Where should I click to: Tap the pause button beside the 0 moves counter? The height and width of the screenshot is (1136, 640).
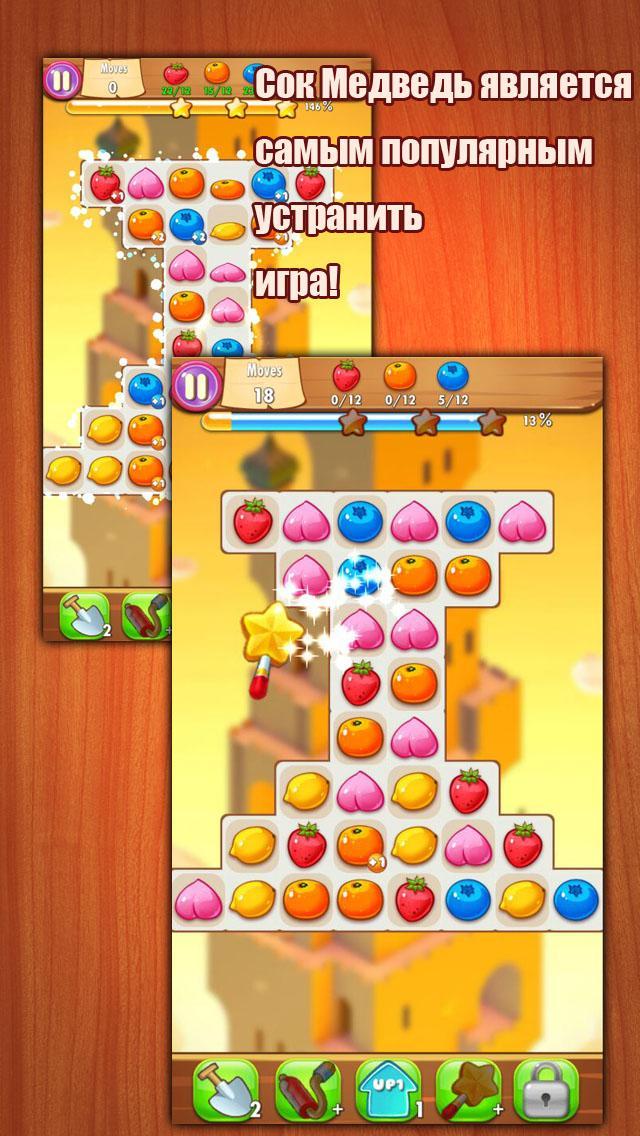62,79
